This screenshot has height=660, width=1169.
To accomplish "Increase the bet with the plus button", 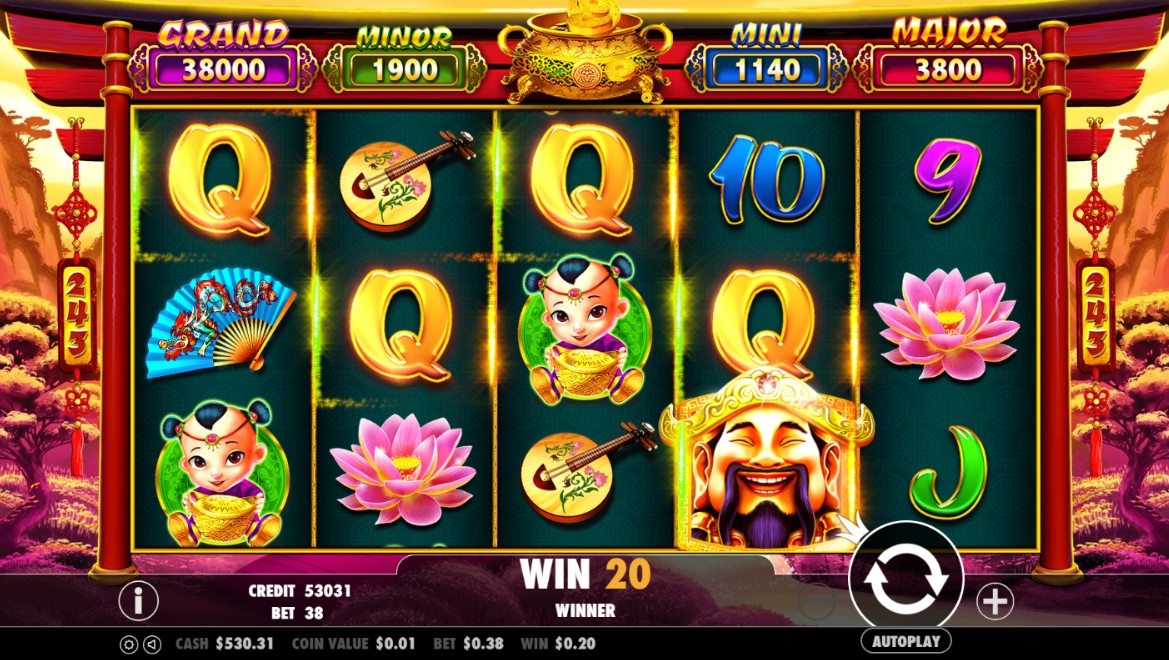I will click(x=995, y=601).
